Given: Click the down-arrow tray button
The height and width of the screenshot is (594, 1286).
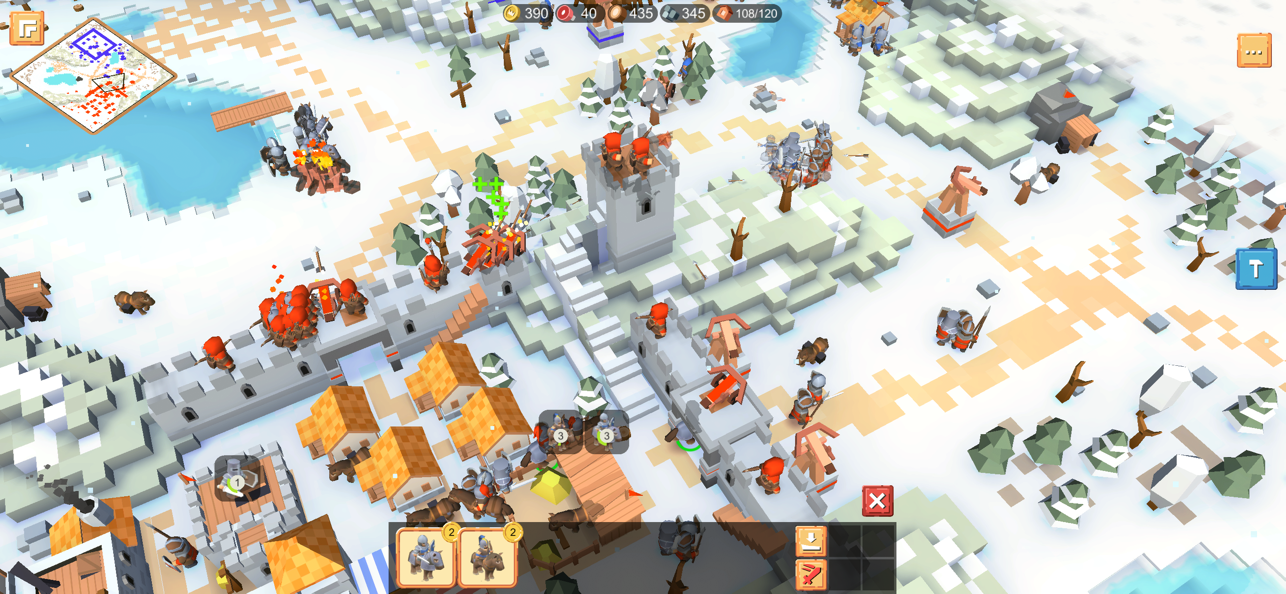Looking at the screenshot, I should [811, 541].
